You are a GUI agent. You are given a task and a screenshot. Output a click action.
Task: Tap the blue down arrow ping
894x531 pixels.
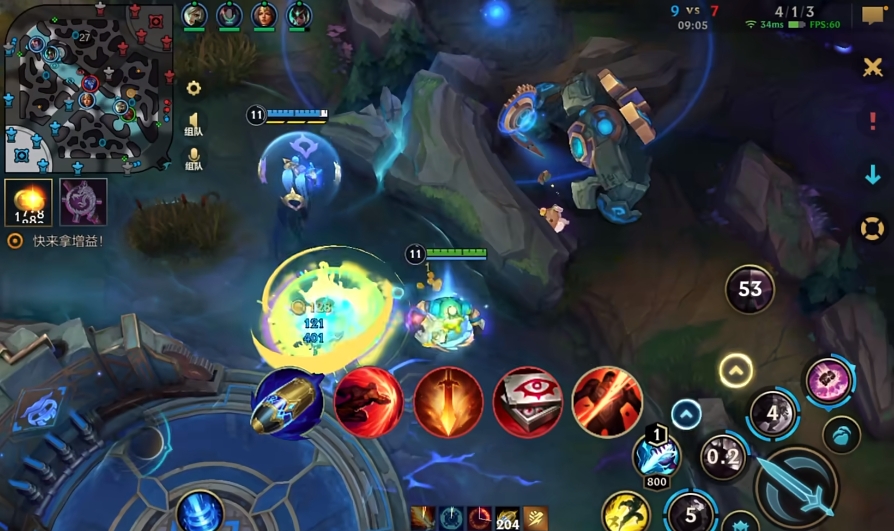(872, 175)
